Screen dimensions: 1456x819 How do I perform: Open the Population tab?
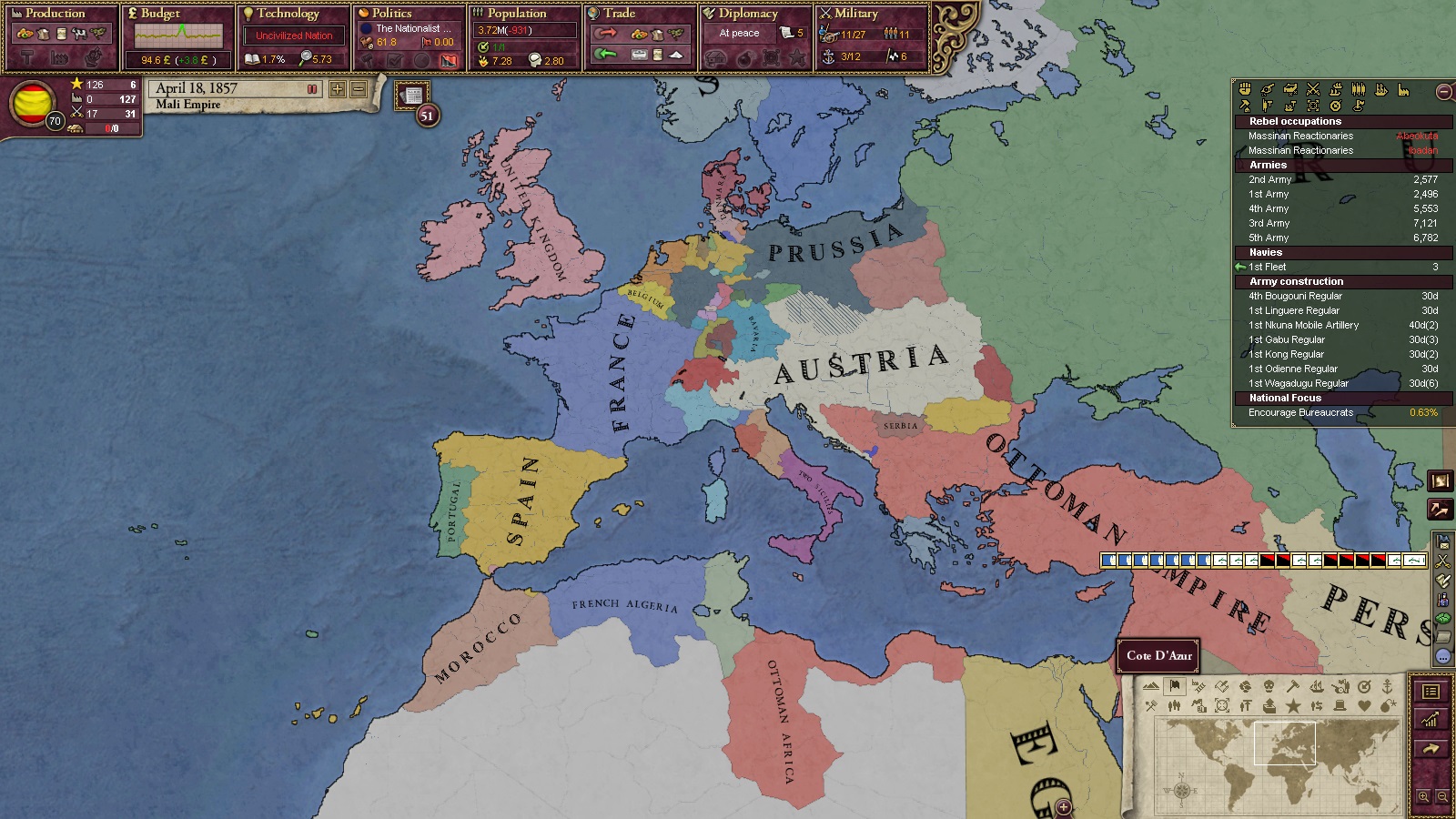click(516, 14)
